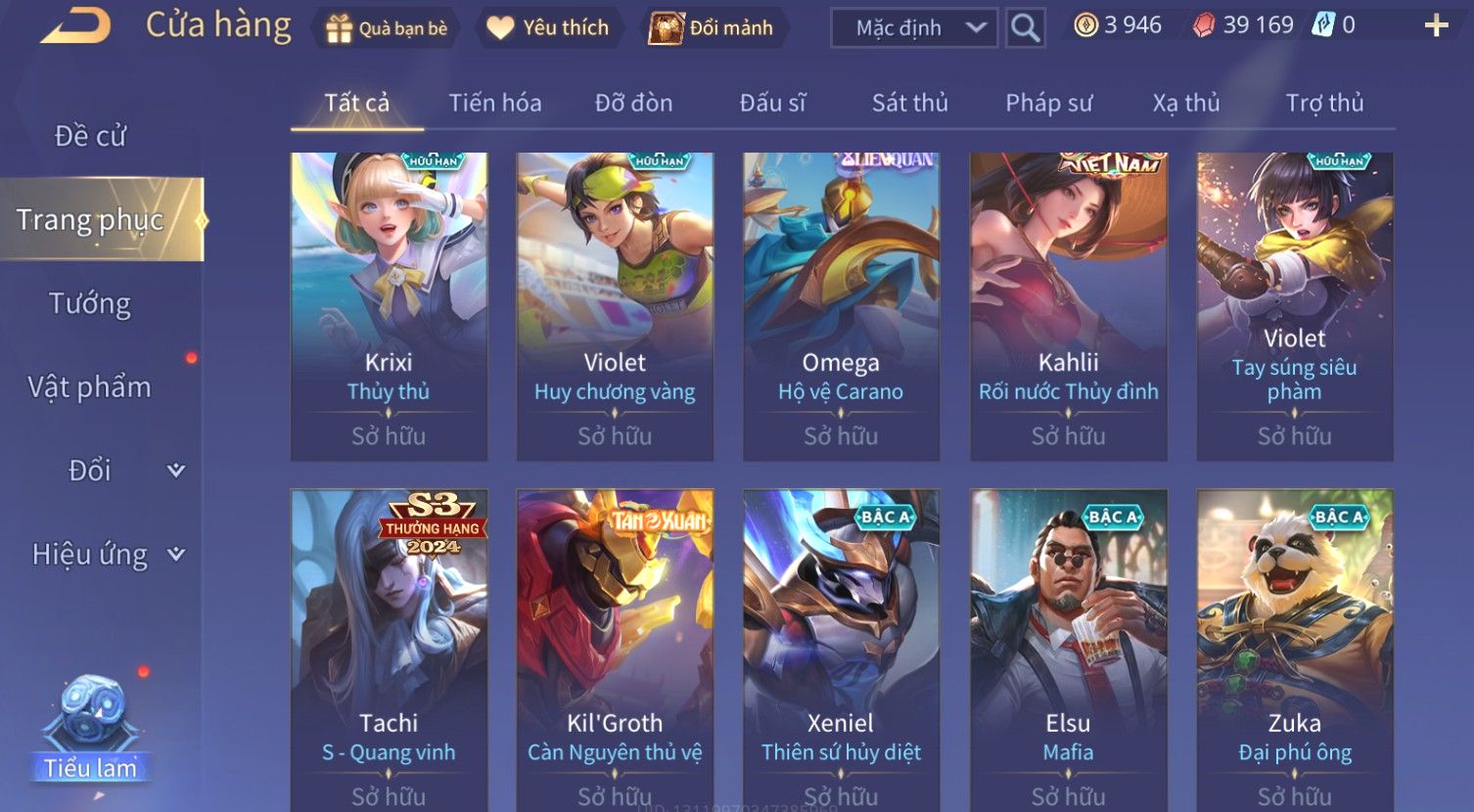Click the magnifying glass search button
Screen dimensions: 1474x812
tap(1025, 28)
